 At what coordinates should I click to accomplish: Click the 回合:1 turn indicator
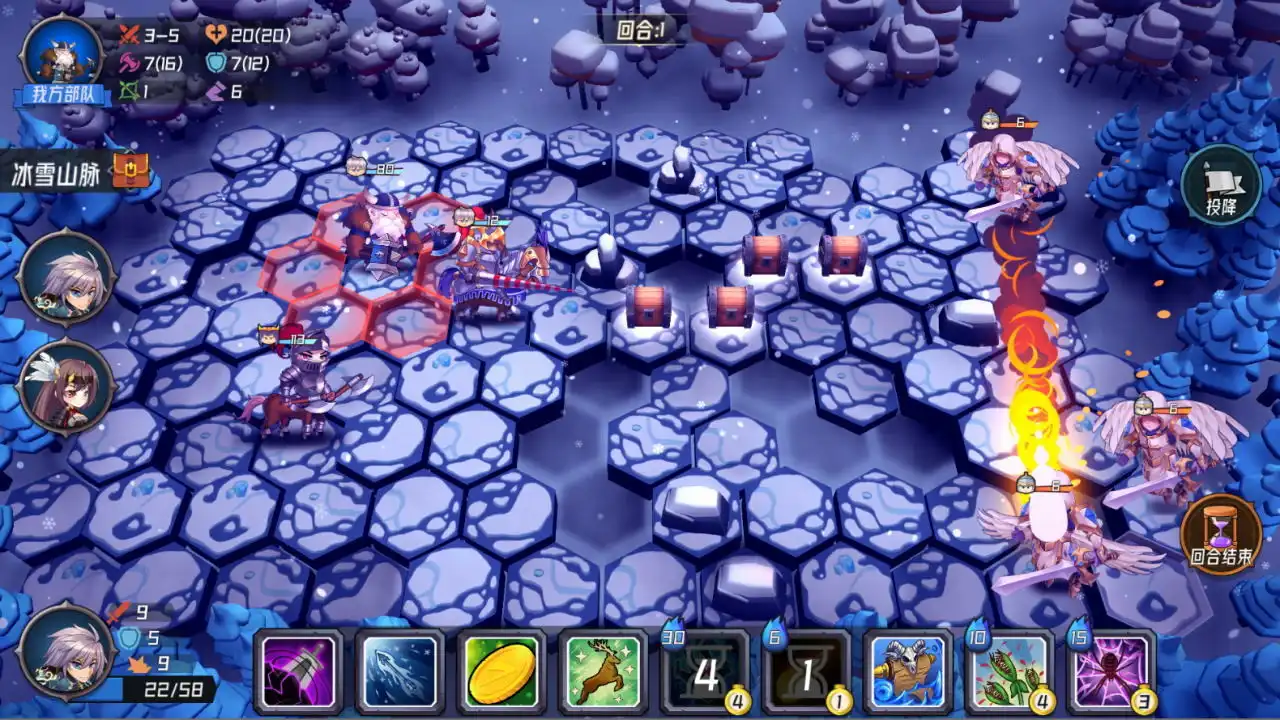coord(638,29)
